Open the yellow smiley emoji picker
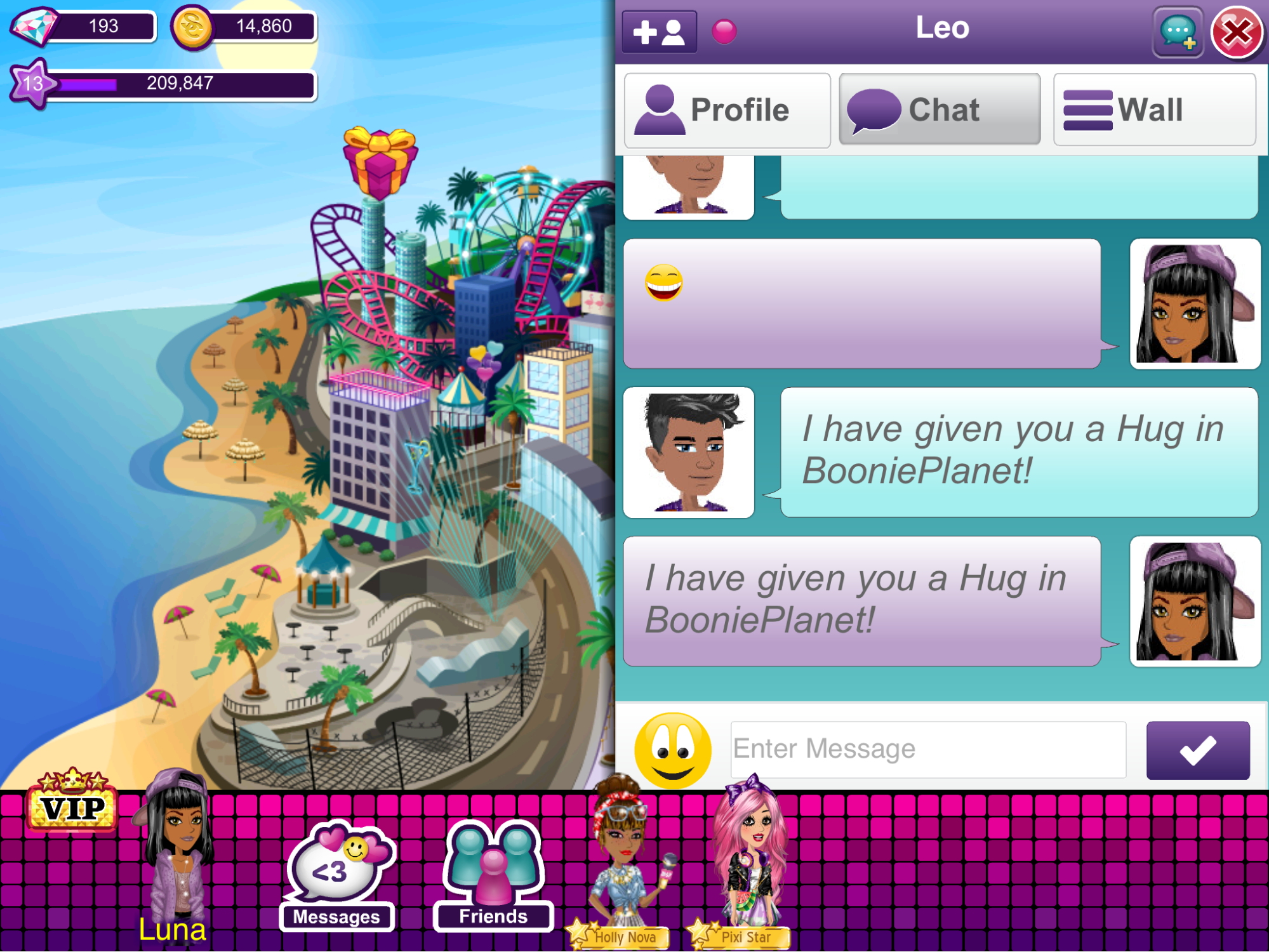Image resolution: width=1269 pixels, height=952 pixels. pyautogui.click(x=673, y=750)
